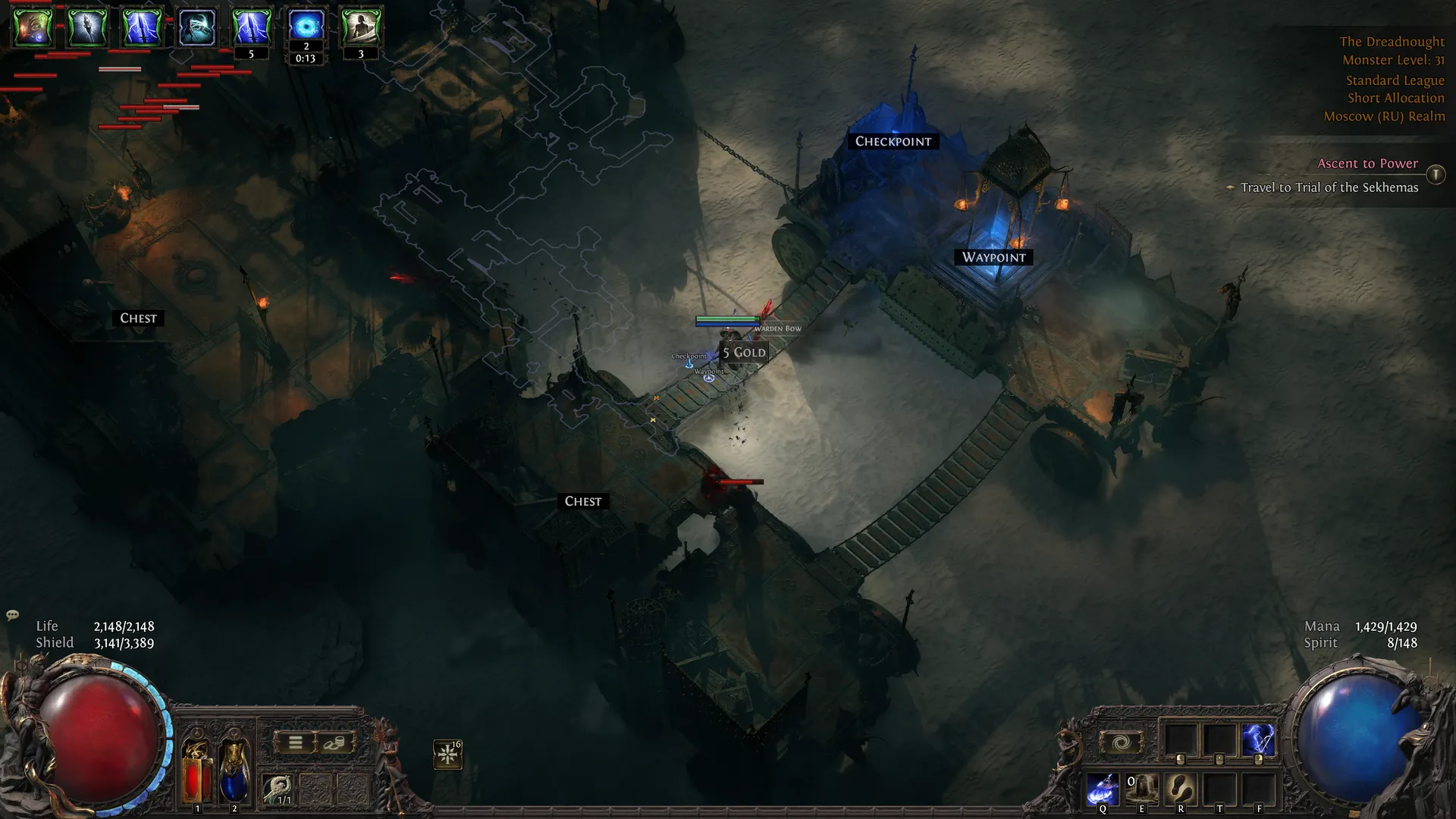Screen dimensions: 1456x819
Task: Open the three-line game menu button
Action: point(295,743)
